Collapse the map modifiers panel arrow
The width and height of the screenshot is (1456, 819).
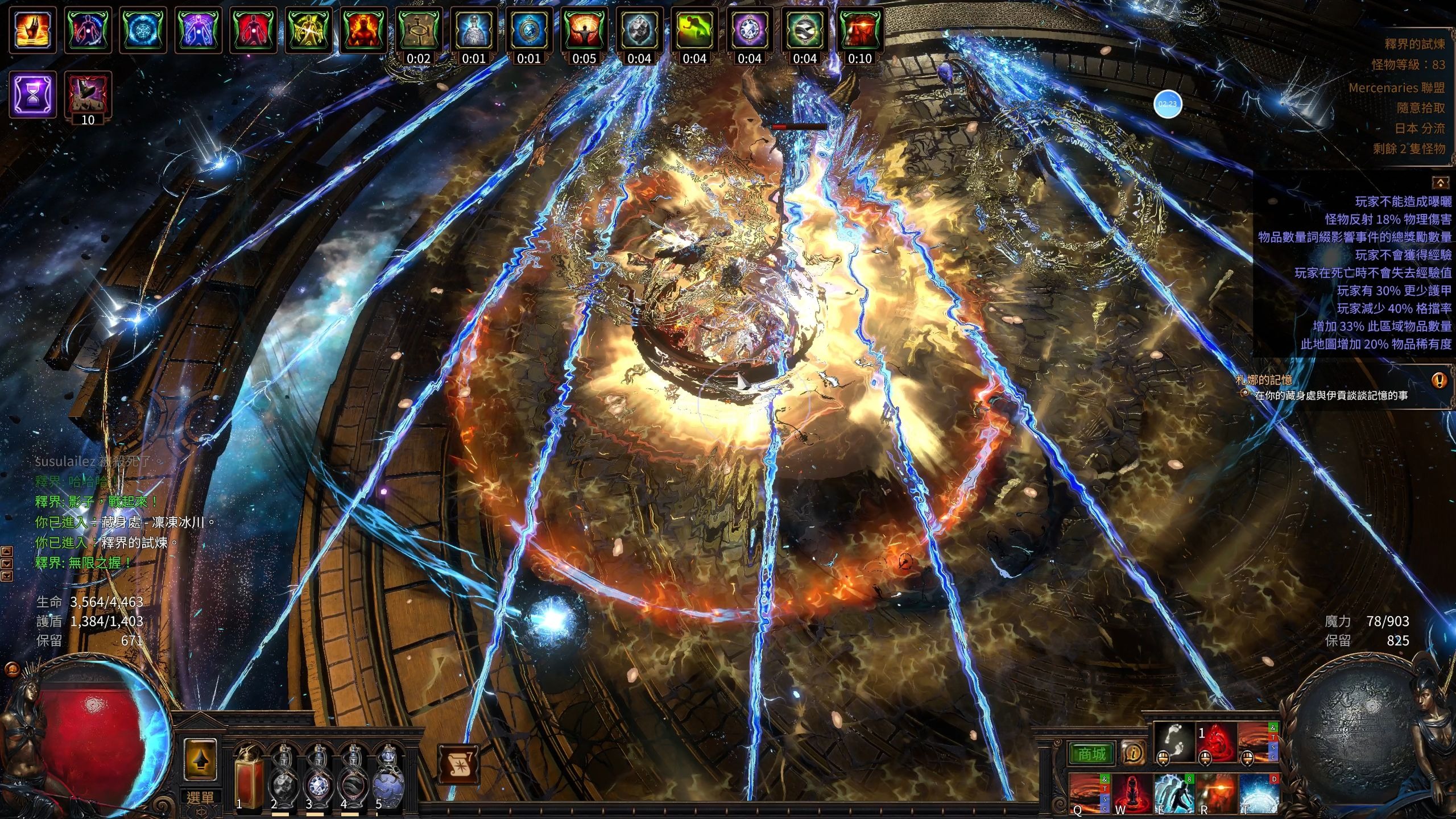click(x=1440, y=183)
